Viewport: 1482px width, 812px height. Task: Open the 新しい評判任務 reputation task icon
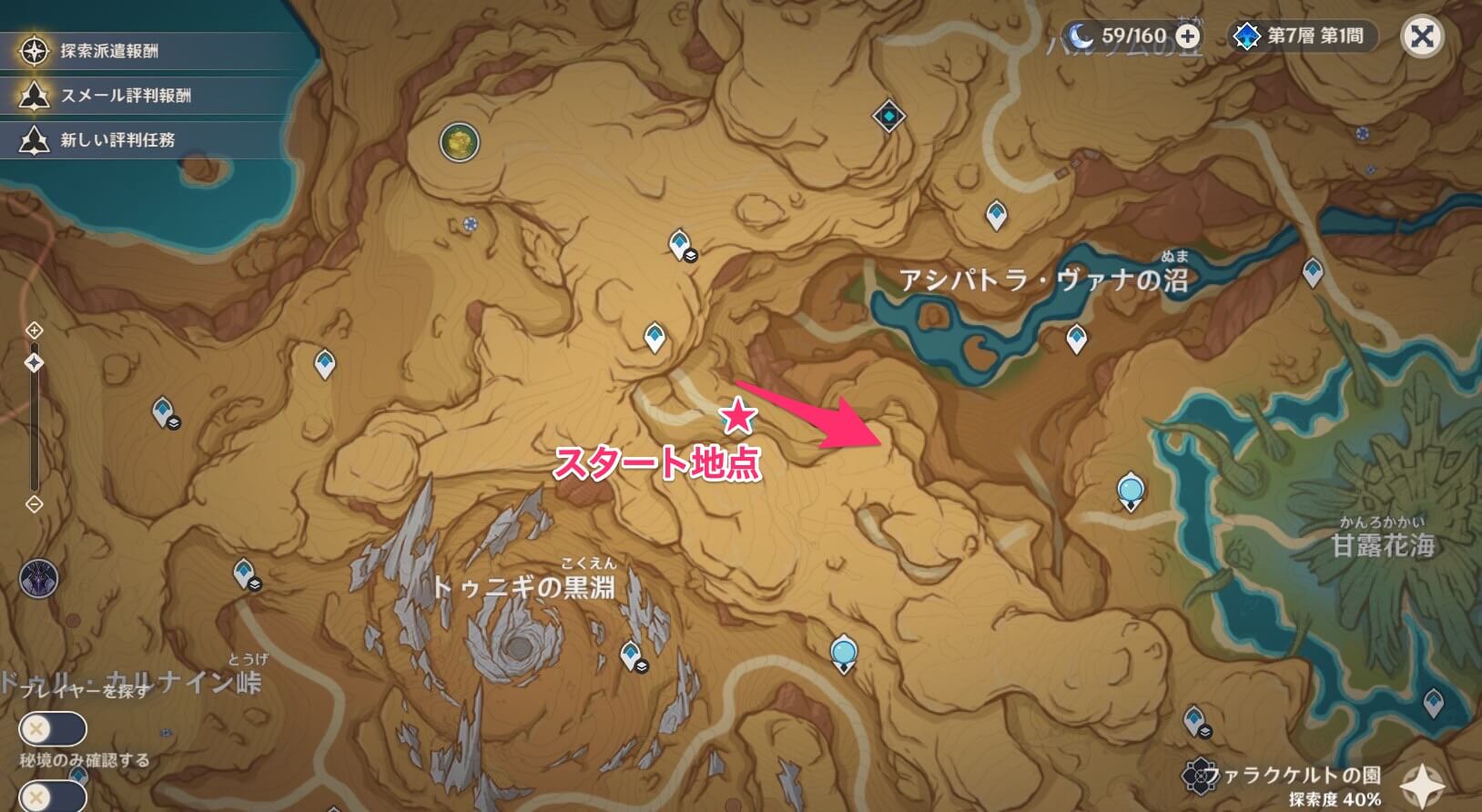(x=33, y=139)
